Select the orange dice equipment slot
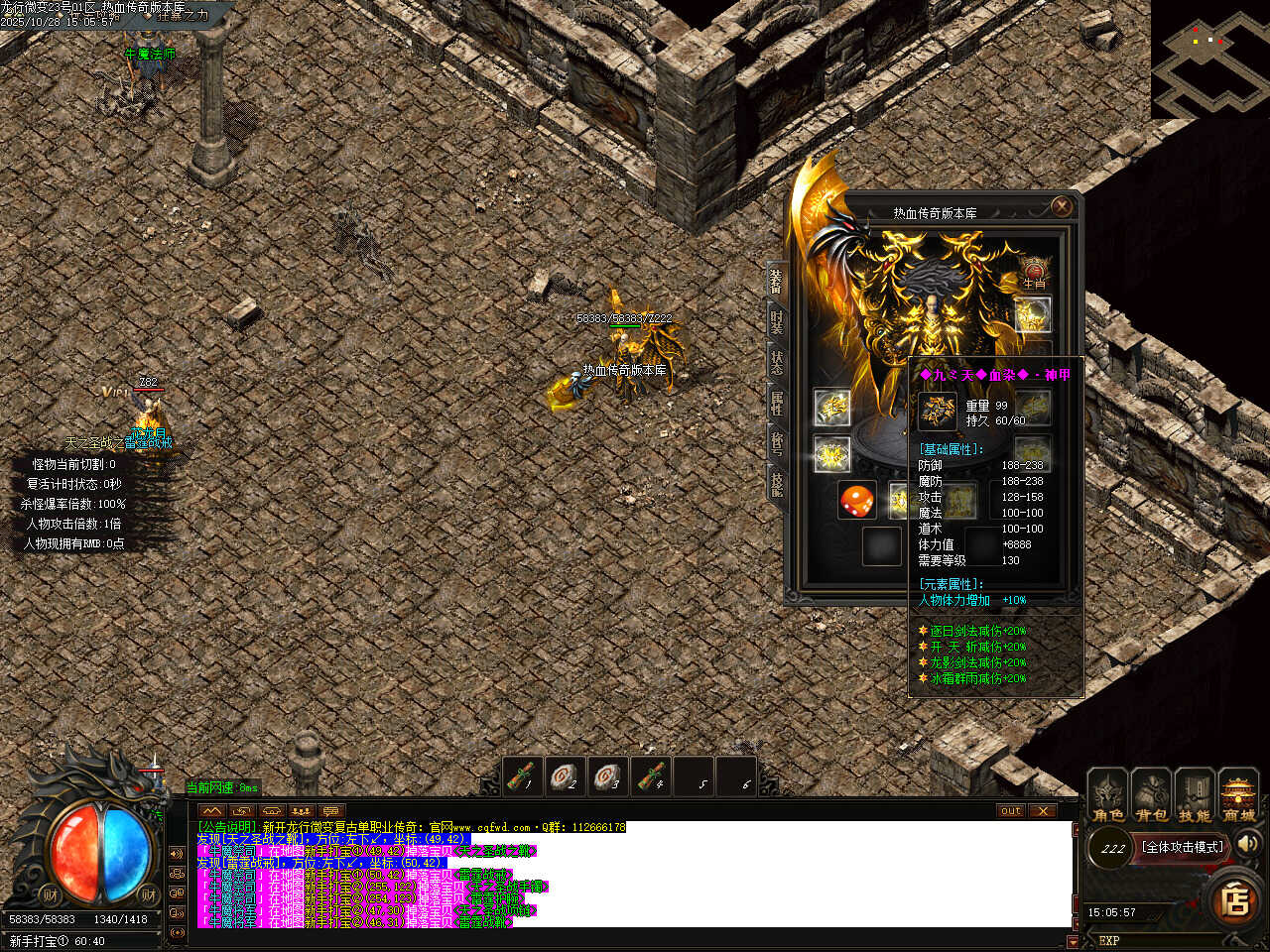 point(857,501)
